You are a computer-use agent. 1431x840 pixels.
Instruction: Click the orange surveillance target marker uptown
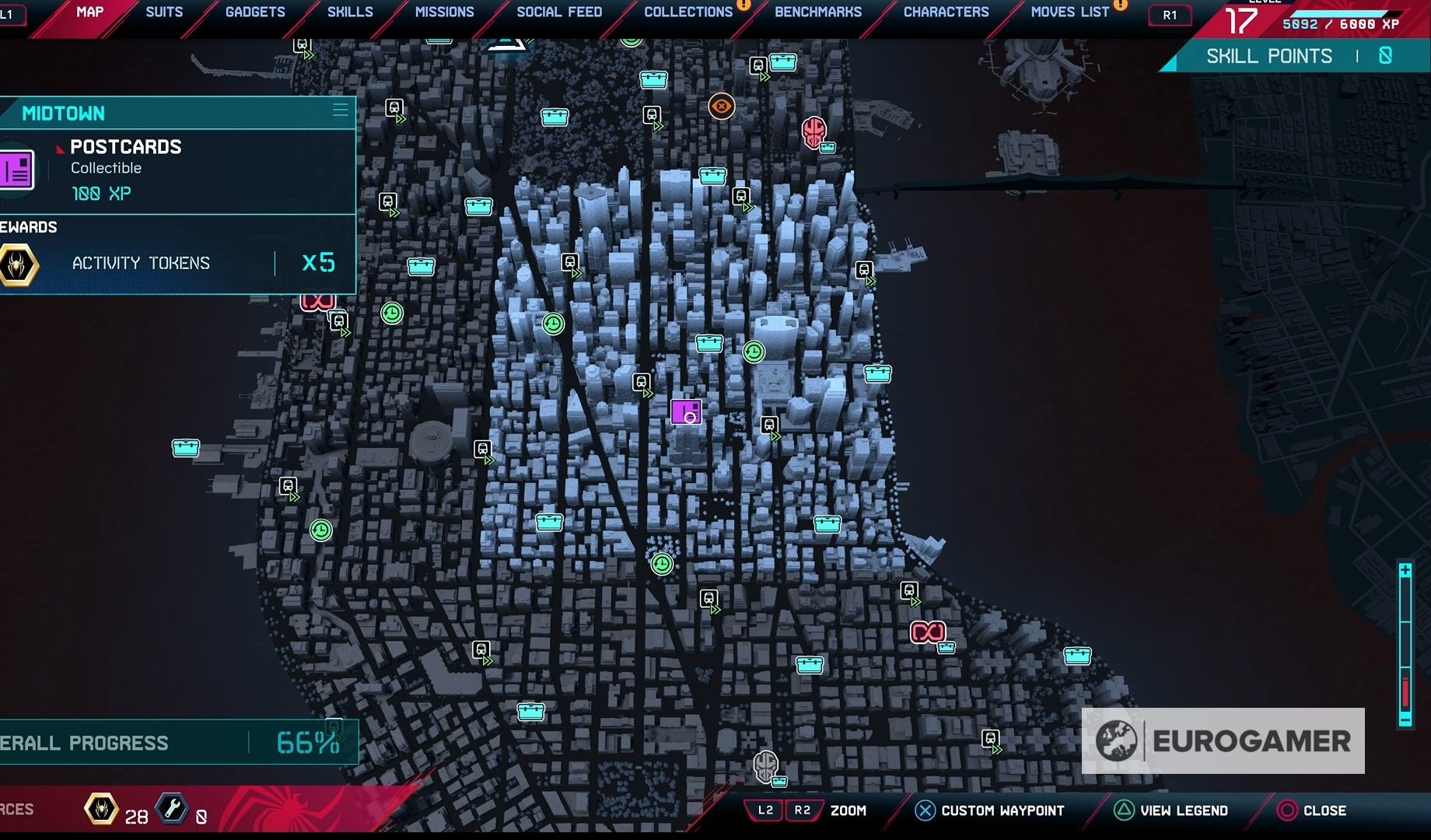[721, 106]
